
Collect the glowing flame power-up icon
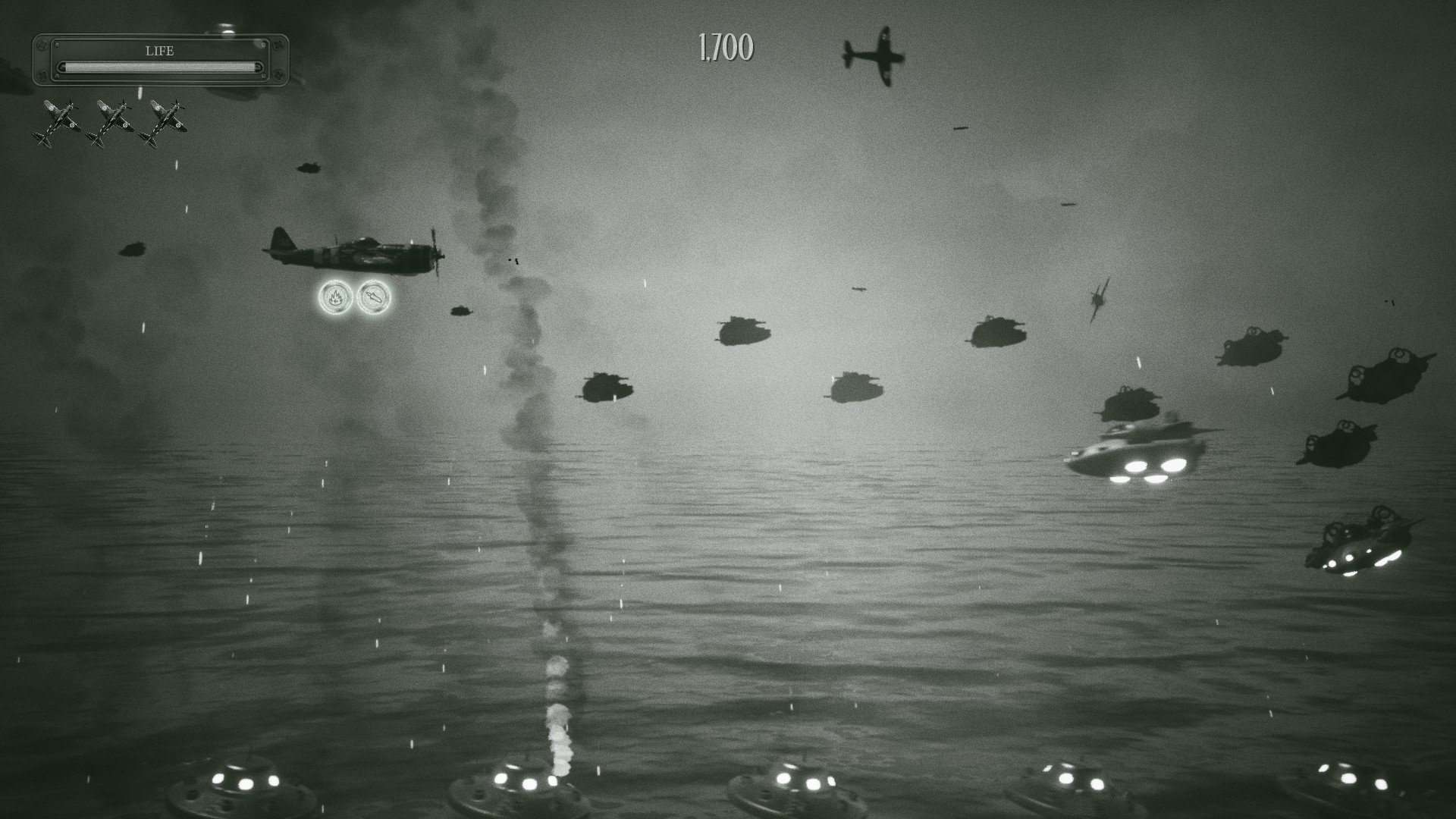(336, 298)
